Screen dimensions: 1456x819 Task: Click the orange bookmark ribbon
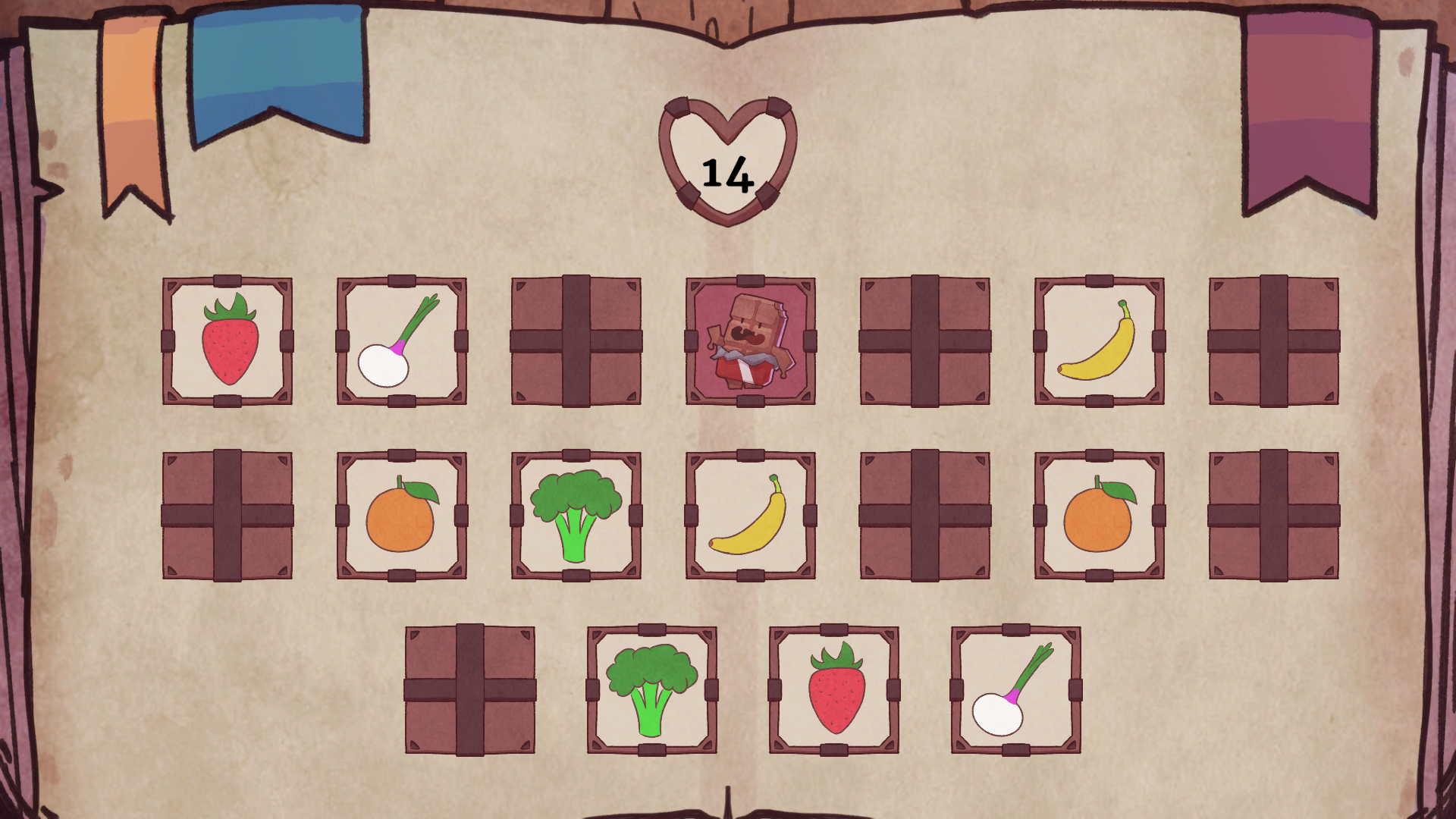pyautogui.click(x=133, y=106)
